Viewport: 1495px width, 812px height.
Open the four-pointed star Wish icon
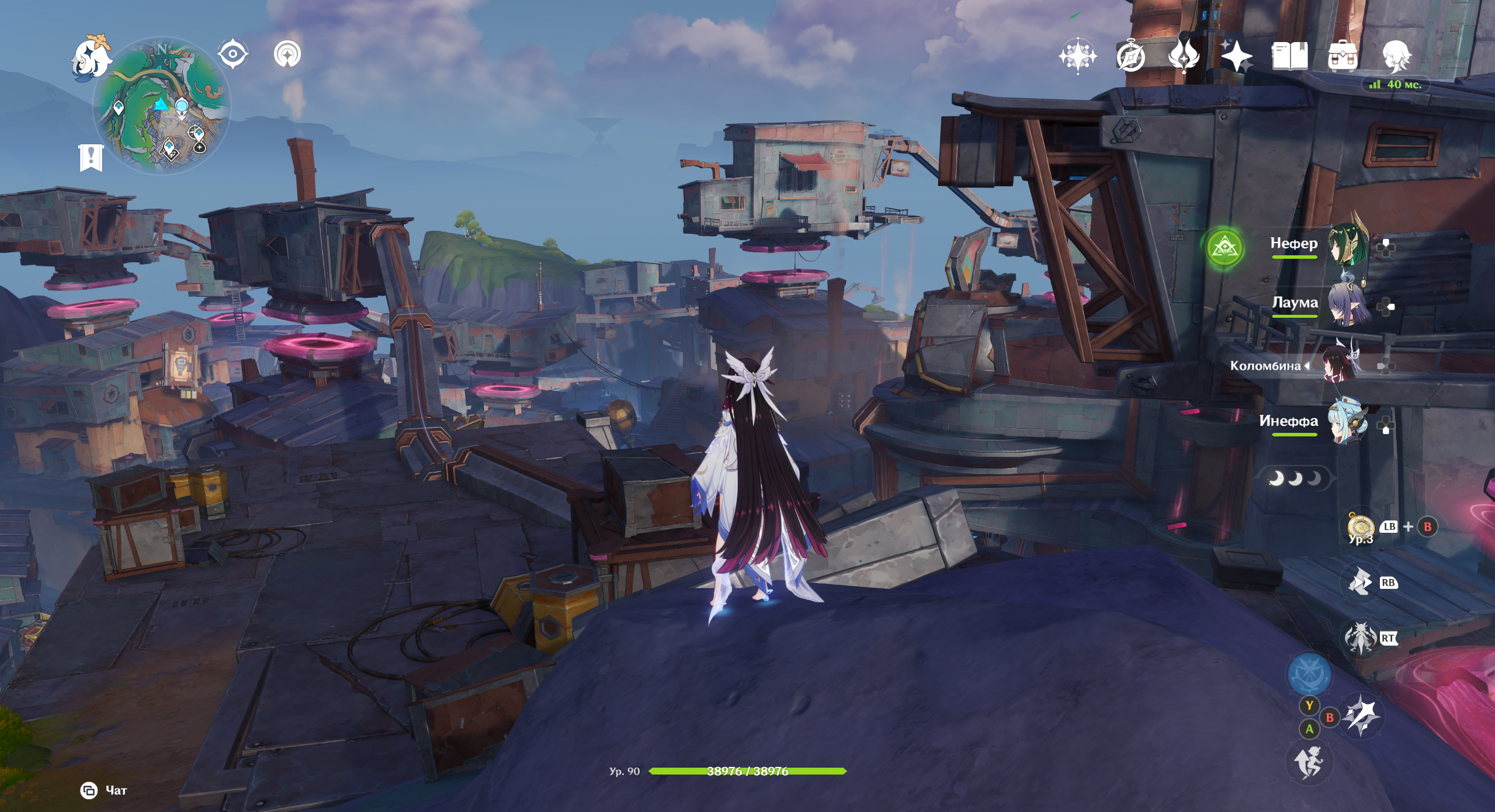pyautogui.click(x=1236, y=57)
